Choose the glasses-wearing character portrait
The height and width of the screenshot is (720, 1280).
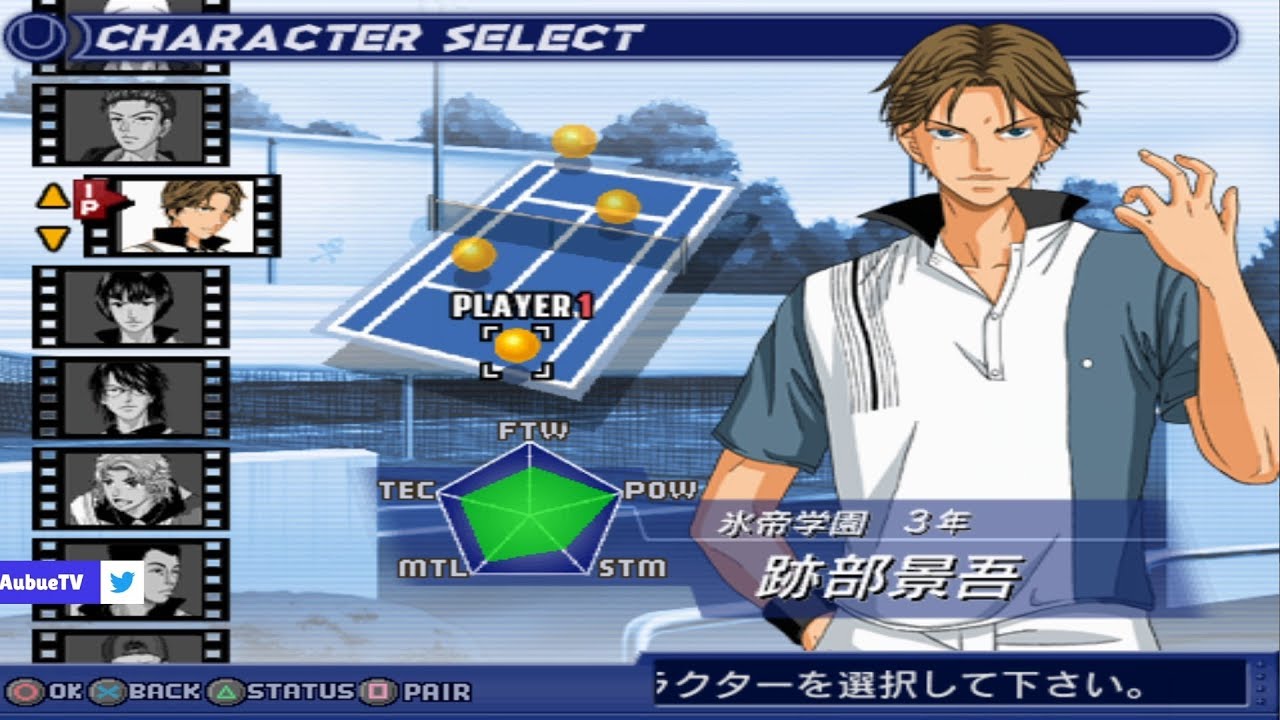(131, 397)
